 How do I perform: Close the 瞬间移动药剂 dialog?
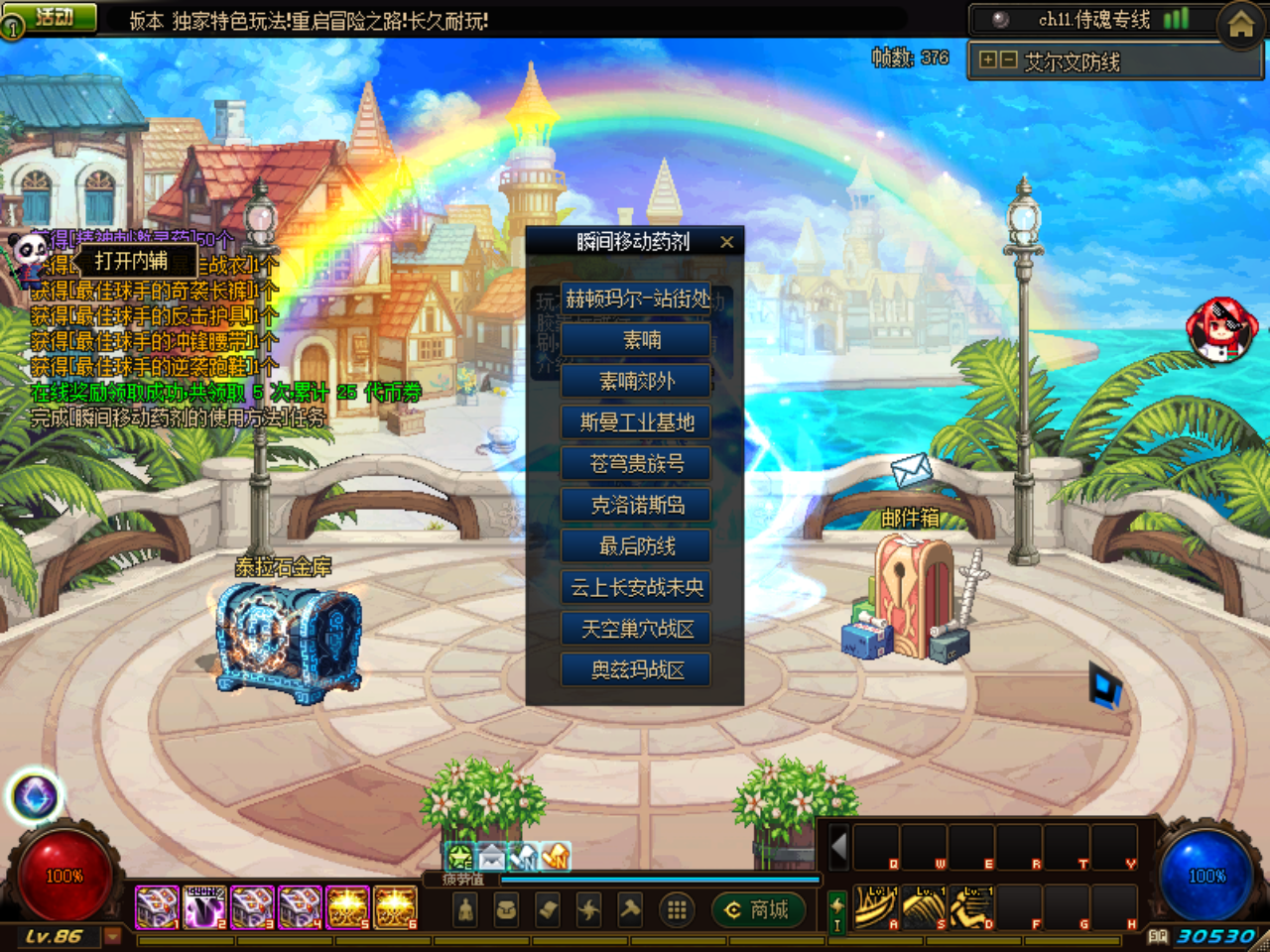click(x=727, y=241)
